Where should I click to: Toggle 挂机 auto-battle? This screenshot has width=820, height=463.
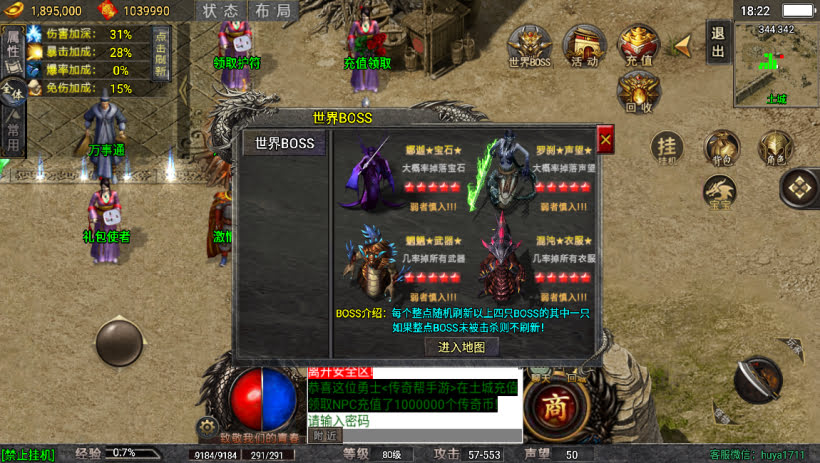666,147
